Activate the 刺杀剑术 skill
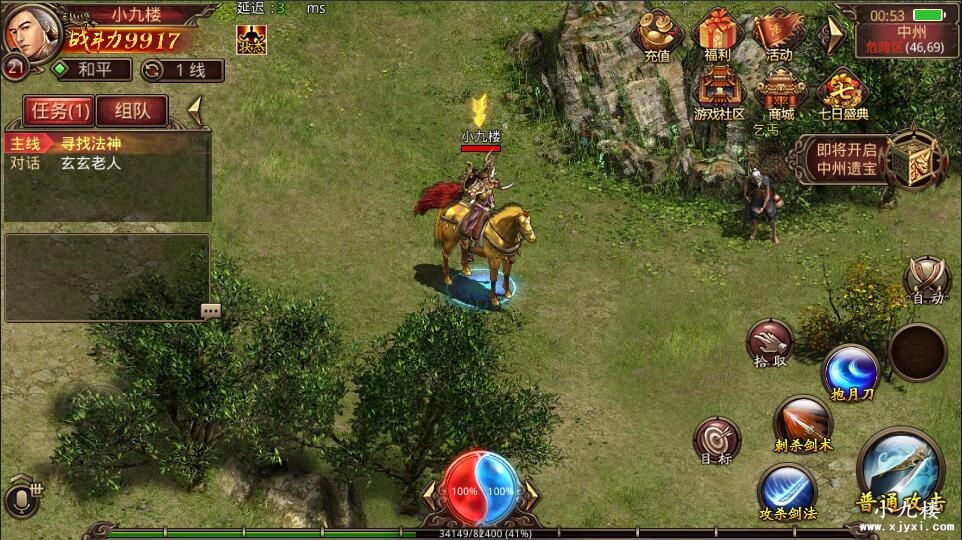 coord(802,424)
